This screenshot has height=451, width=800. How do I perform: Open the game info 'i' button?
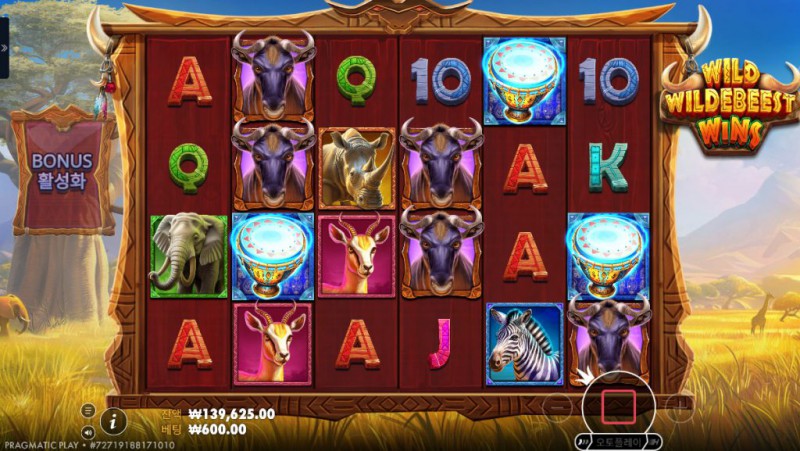pos(113,420)
